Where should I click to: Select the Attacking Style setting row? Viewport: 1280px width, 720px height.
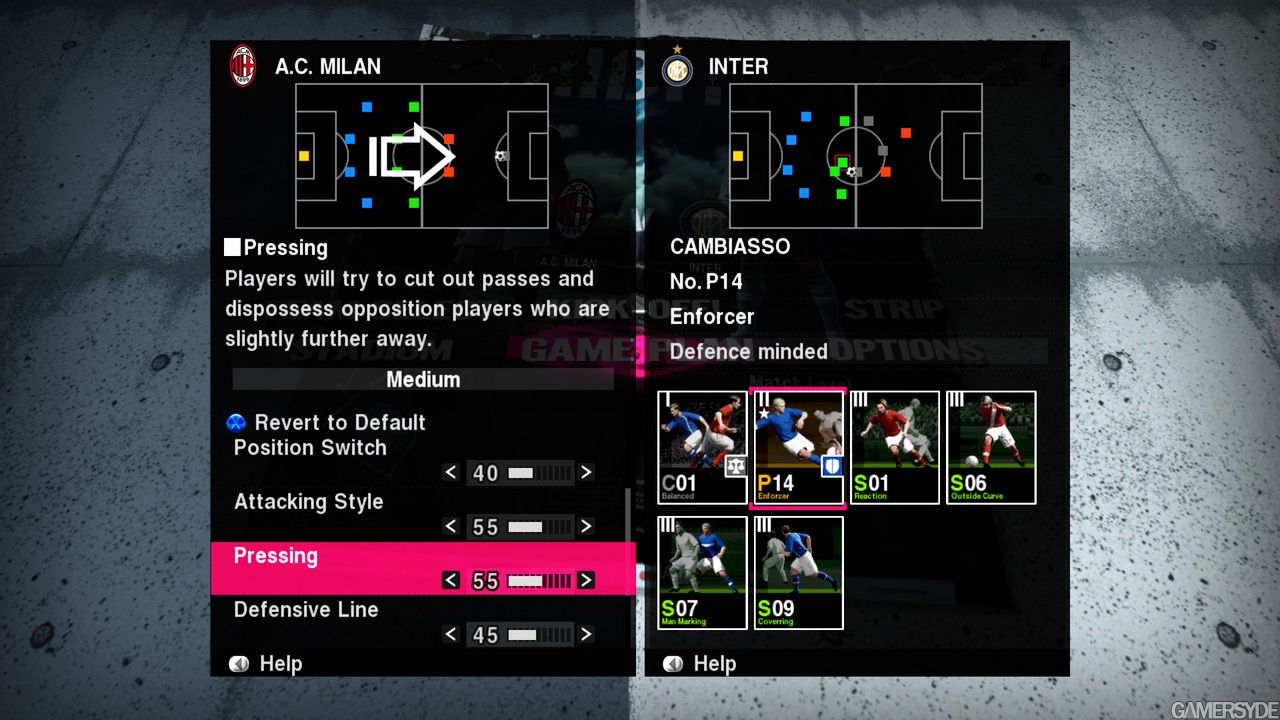click(x=308, y=502)
